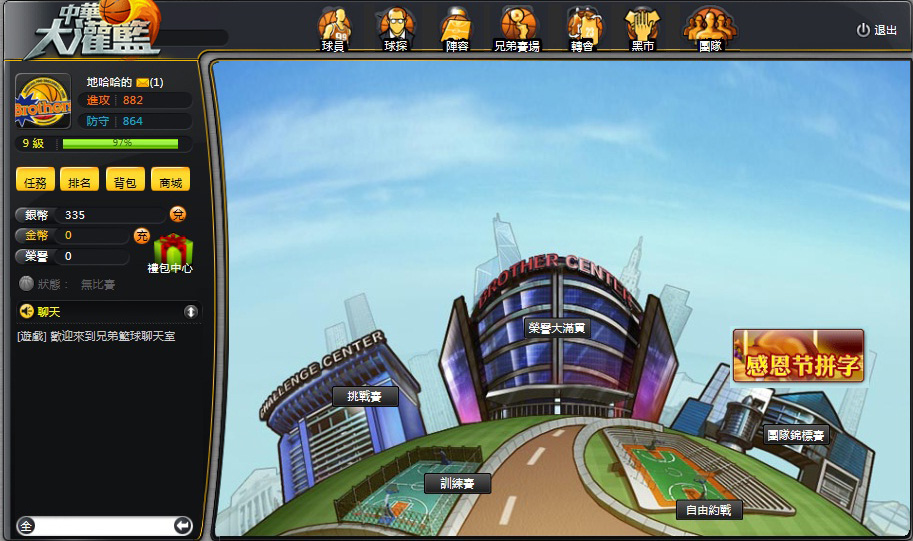Toggle the 聊天 chat panel expand arrow
This screenshot has width=913, height=541.
pos(191,312)
